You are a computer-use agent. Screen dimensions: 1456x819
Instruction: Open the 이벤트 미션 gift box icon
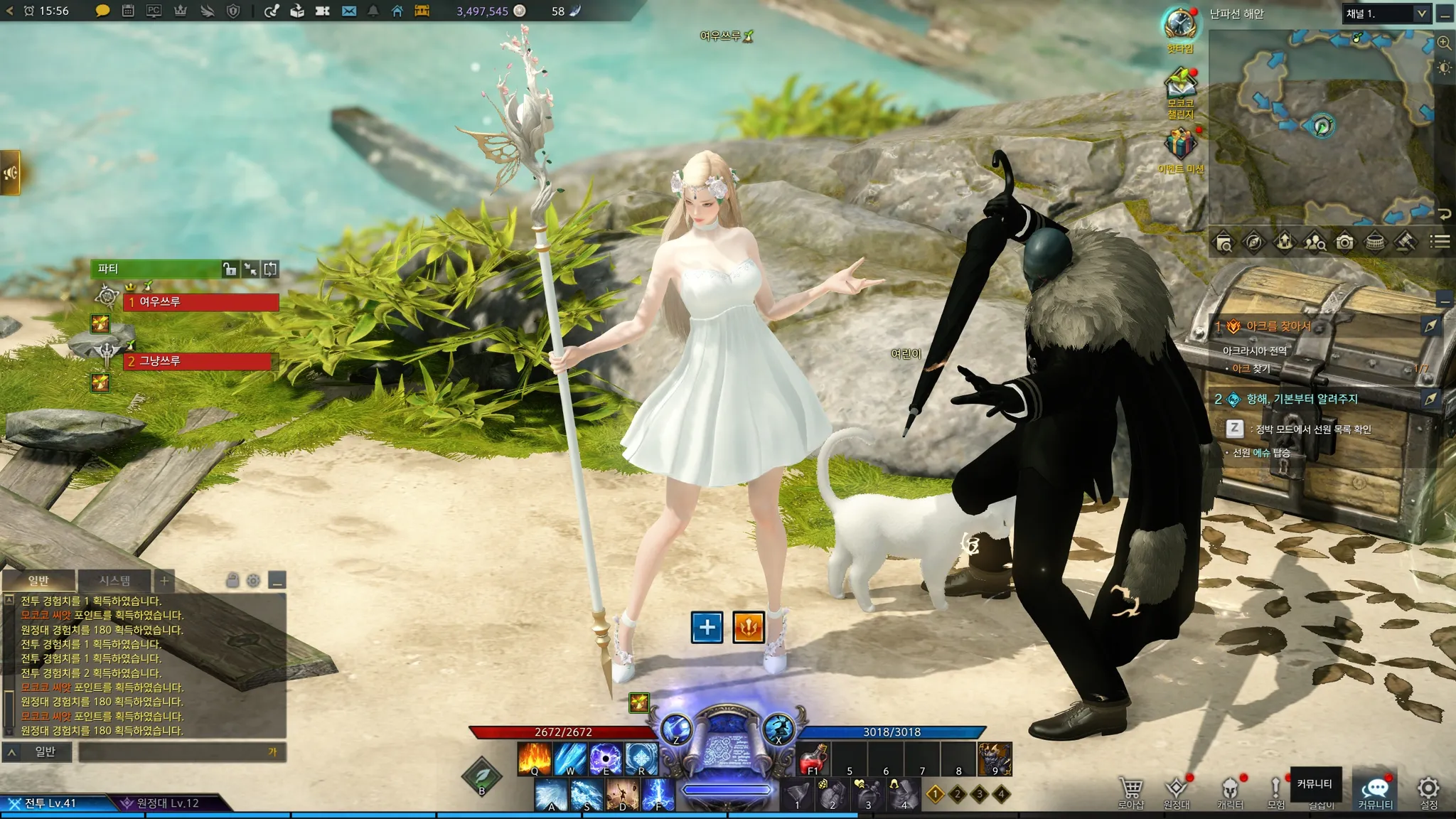[x=1180, y=146]
